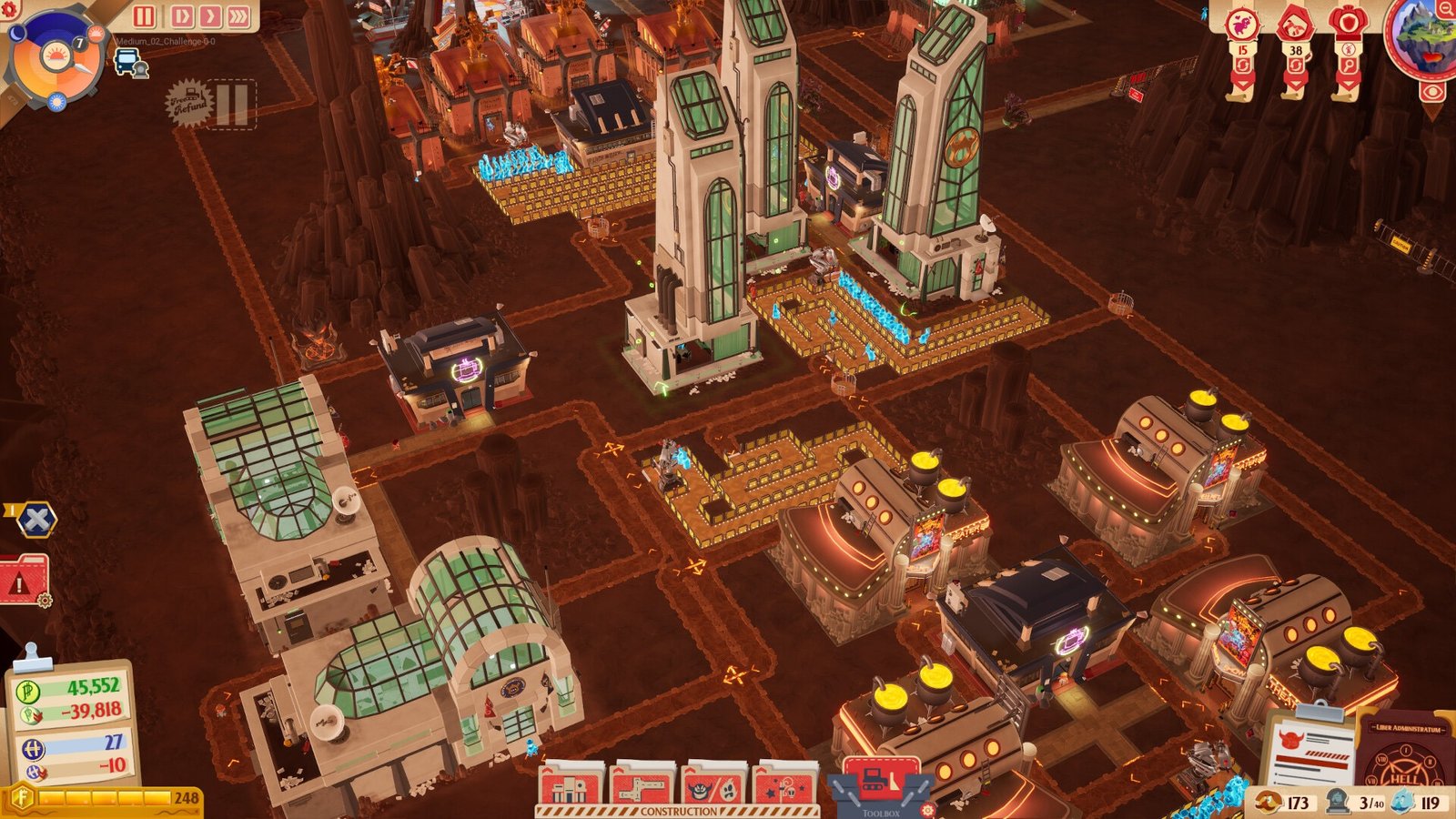Toggle the game pause button top left
Viewport: 1456px width, 819px height.
(x=143, y=16)
